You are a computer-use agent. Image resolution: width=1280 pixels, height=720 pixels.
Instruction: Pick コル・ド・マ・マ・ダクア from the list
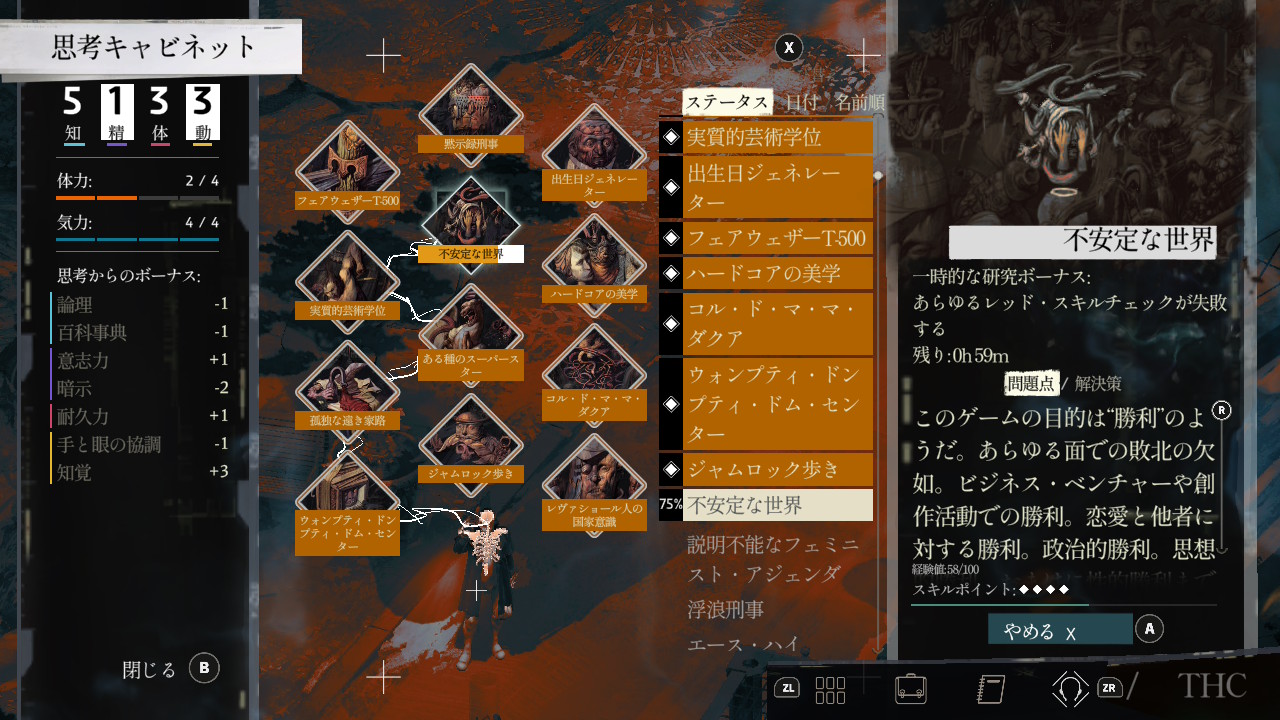click(776, 324)
